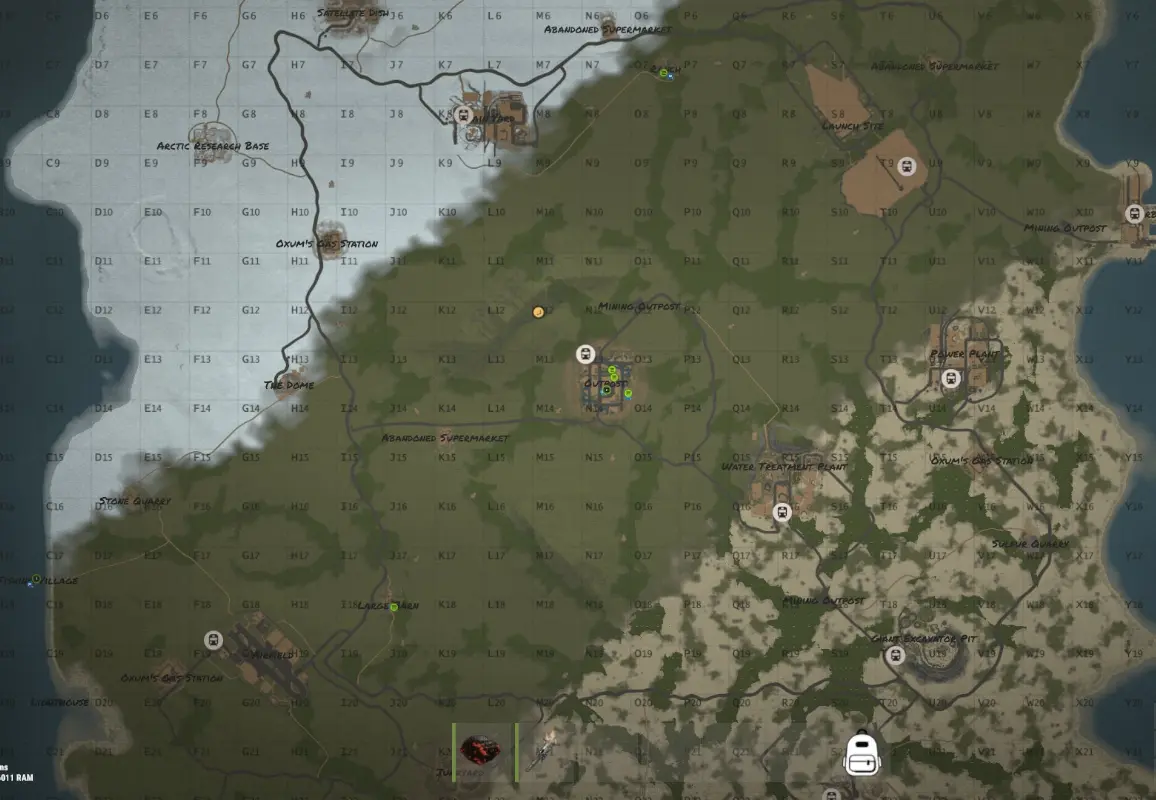Image resolution: width=1156 pixels, height=800 pixels.
Task: Open the white backpack inventory icon
Action: pyautogui.click(x=862, y=753)
